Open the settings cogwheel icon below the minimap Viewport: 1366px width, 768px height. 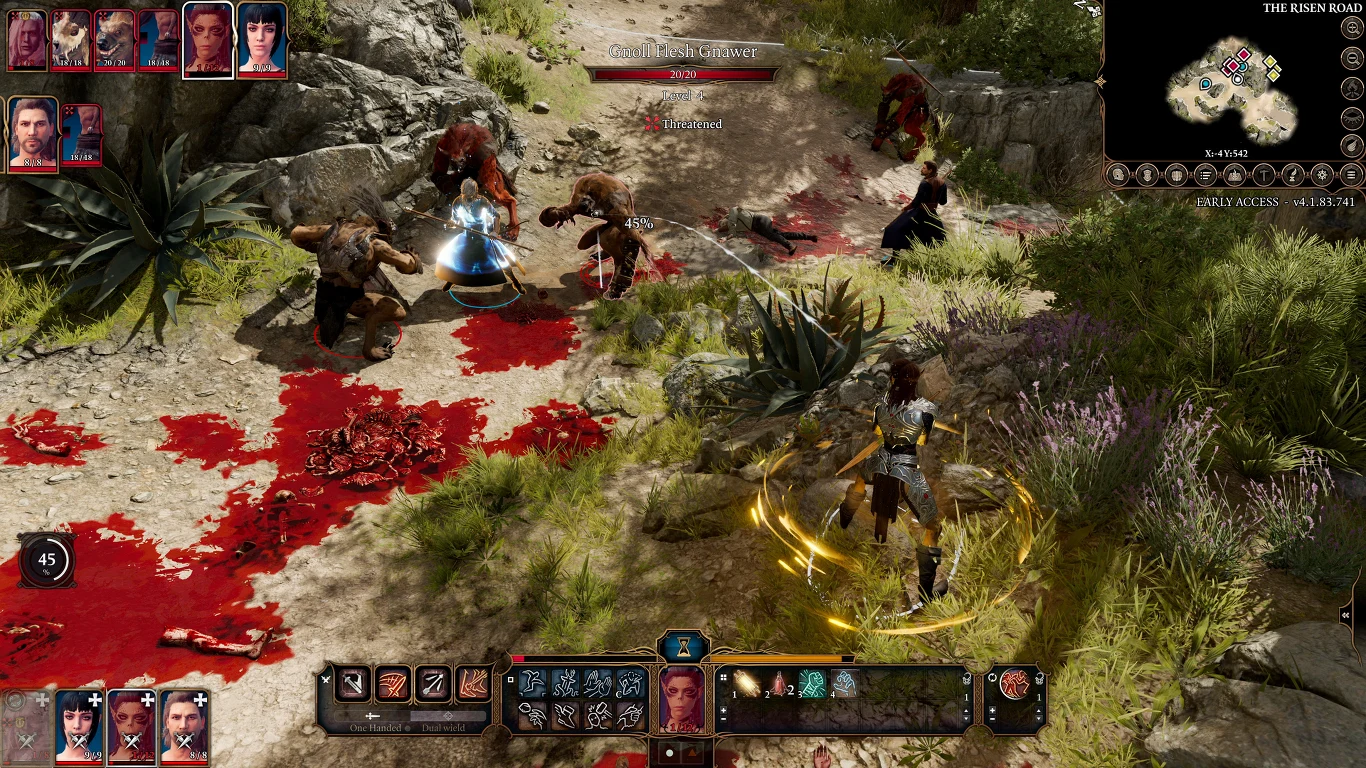(x=1322, y=175)
